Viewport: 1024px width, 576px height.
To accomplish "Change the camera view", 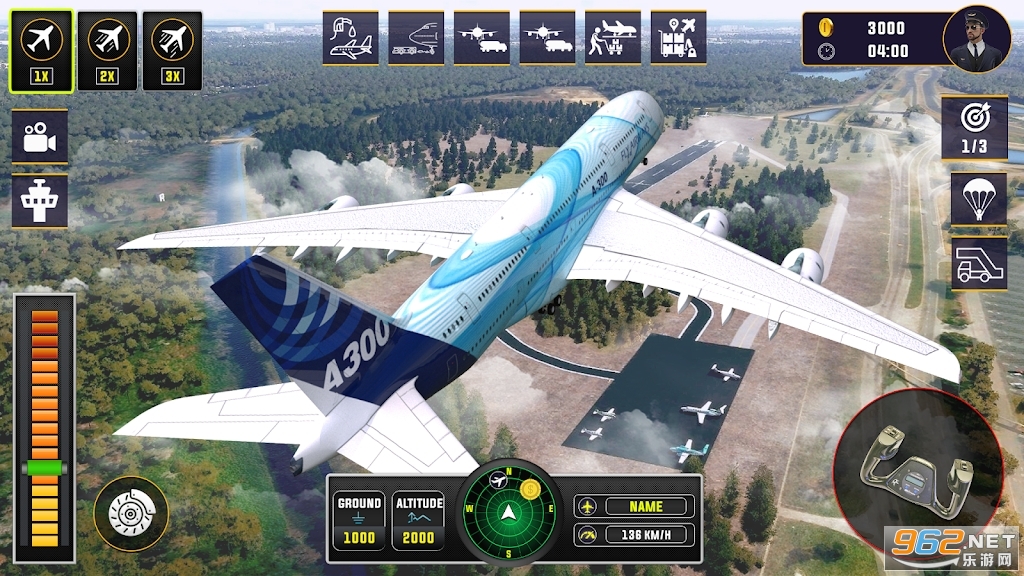I will tap(40, 136).
